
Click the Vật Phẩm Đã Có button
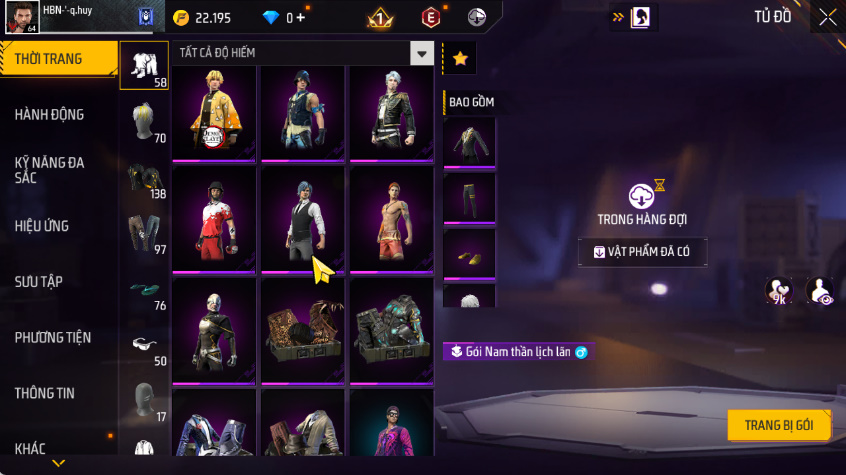[x=642, y=252]
